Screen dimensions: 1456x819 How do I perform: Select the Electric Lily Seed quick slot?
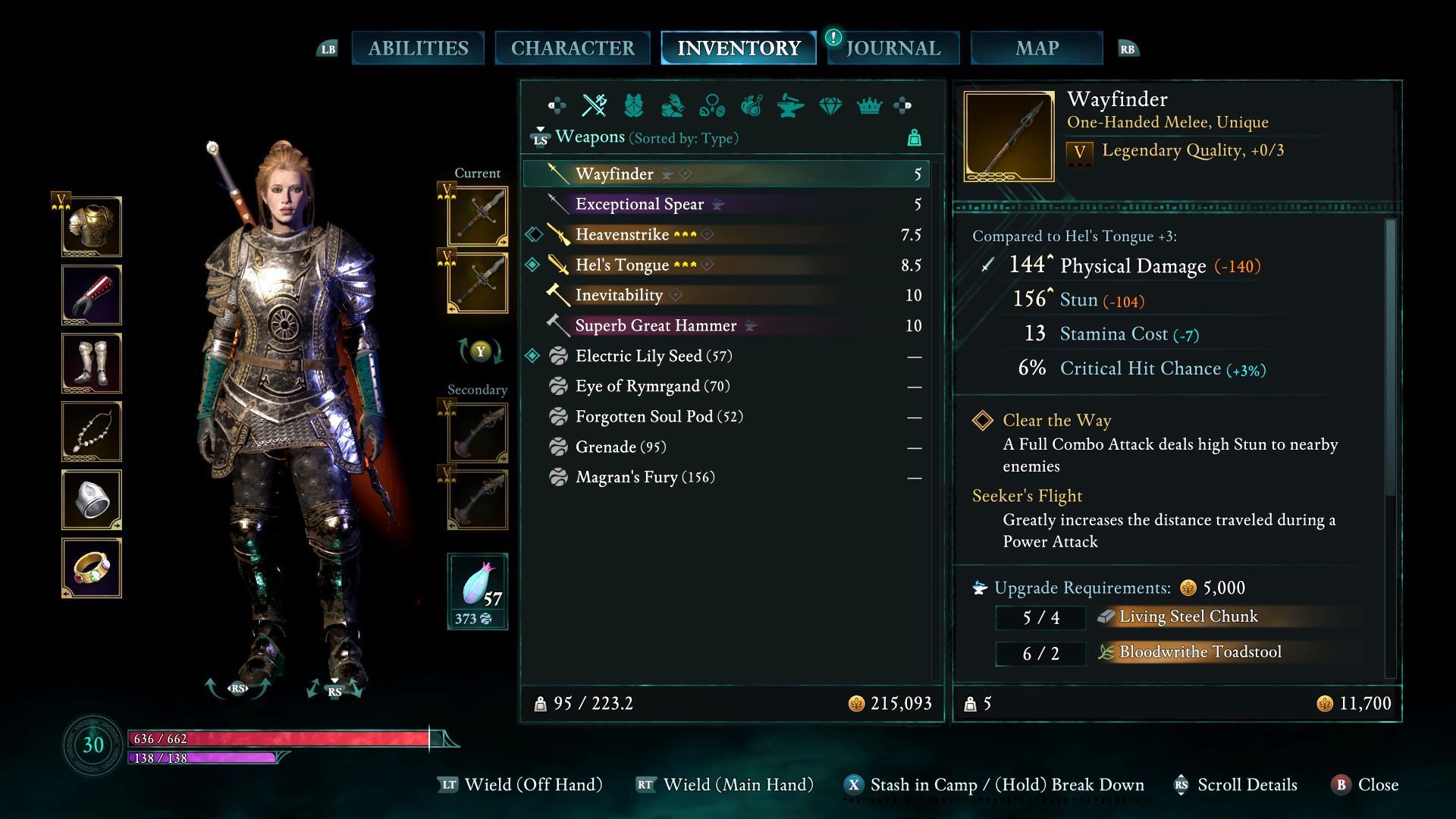tap(478, 591)
